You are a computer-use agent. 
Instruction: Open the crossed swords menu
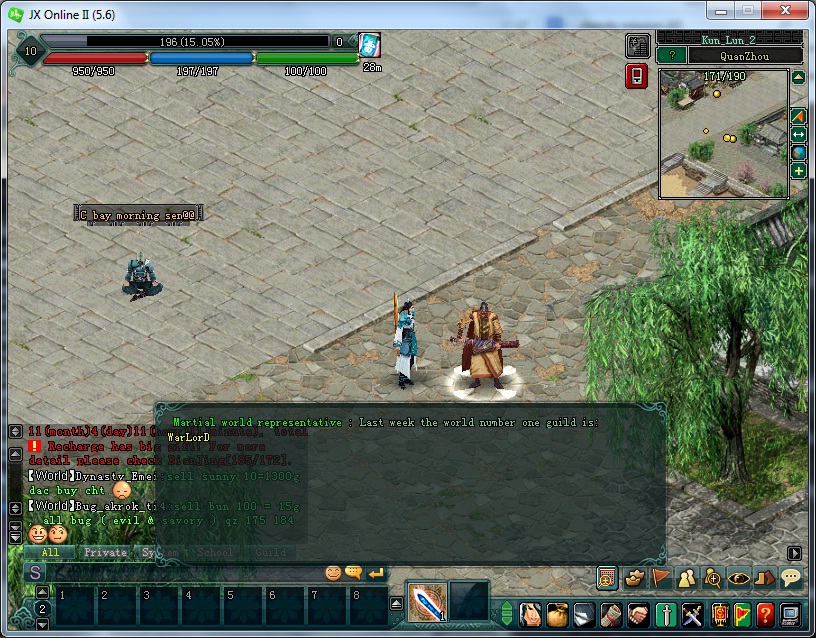692,613
